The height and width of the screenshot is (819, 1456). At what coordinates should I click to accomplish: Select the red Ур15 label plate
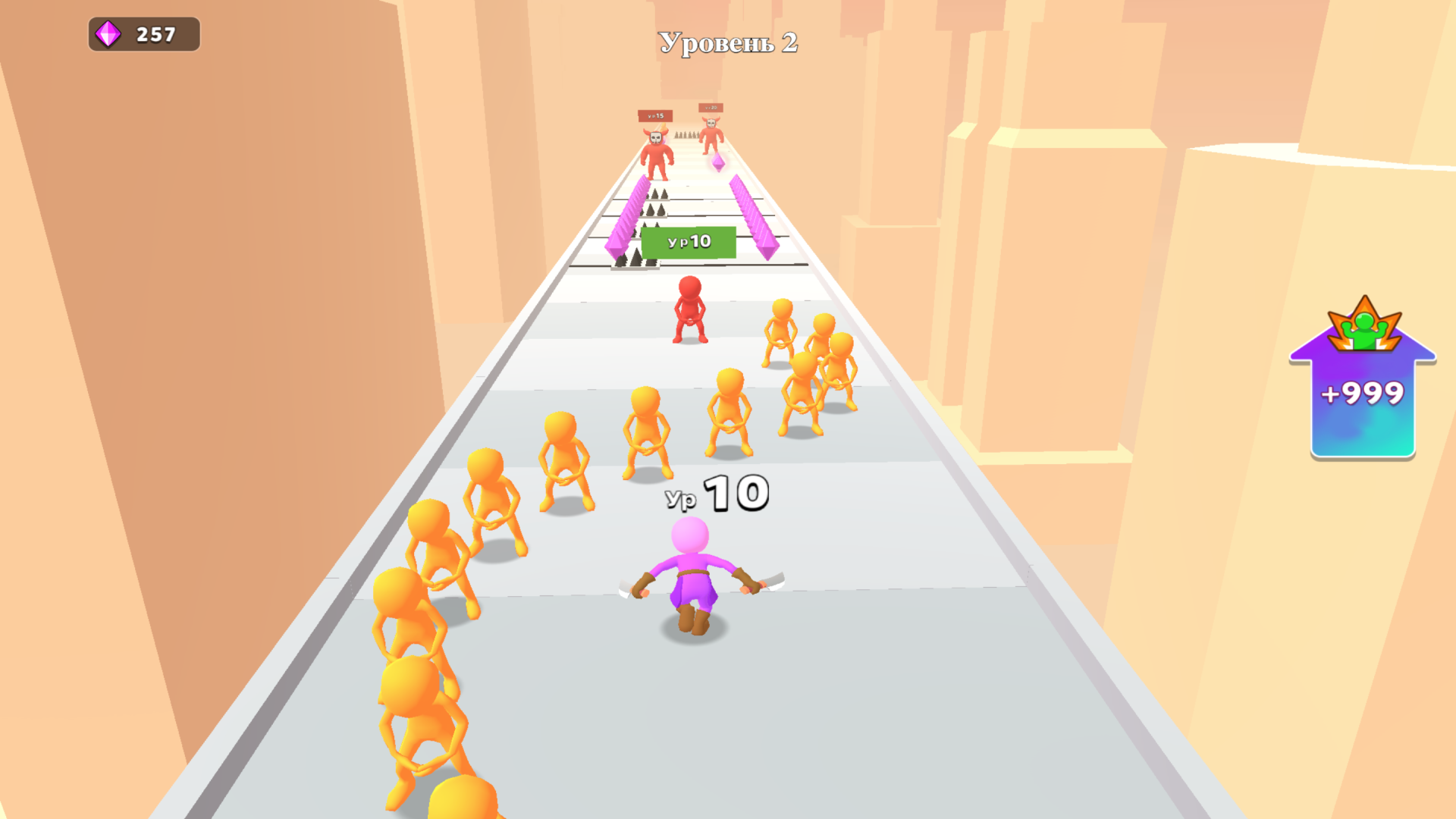pyautogui.click(x=654, y=115)
